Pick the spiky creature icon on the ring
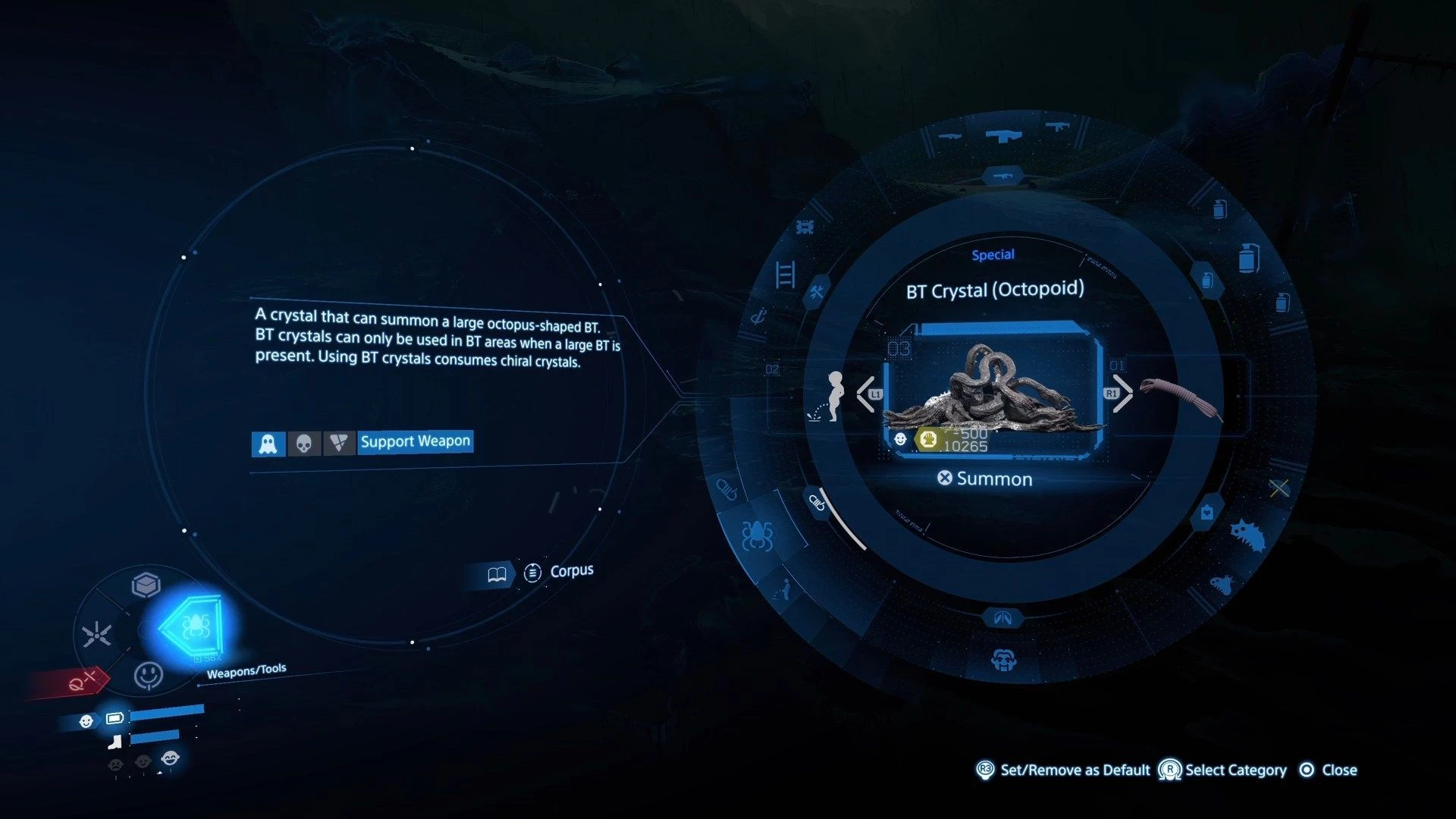Image resolution: width=1456 pixels, height=819 pixels. click(x=1247, y=535)
